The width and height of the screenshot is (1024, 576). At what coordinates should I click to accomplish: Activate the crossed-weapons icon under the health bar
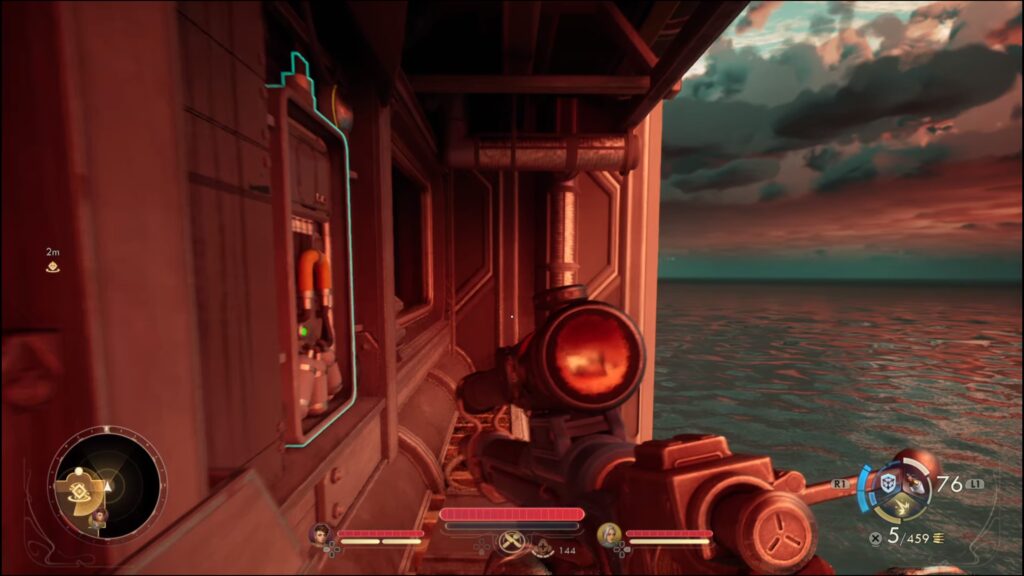[512, 541]
